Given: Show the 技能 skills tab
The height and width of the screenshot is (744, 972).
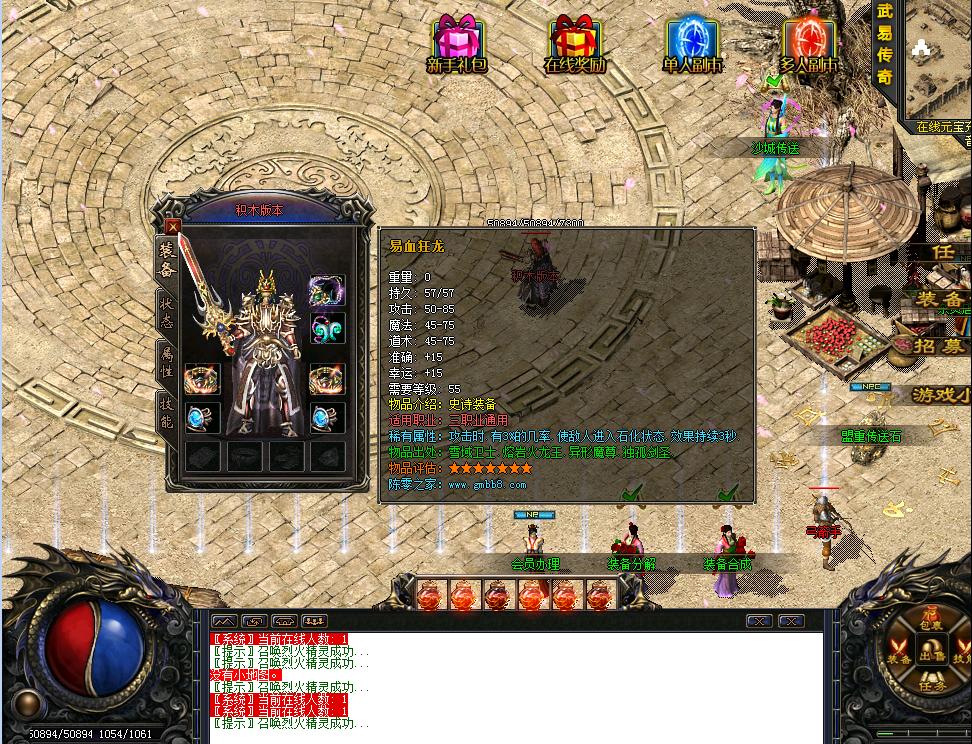Looking at the screenshot, I should point(165,412).
